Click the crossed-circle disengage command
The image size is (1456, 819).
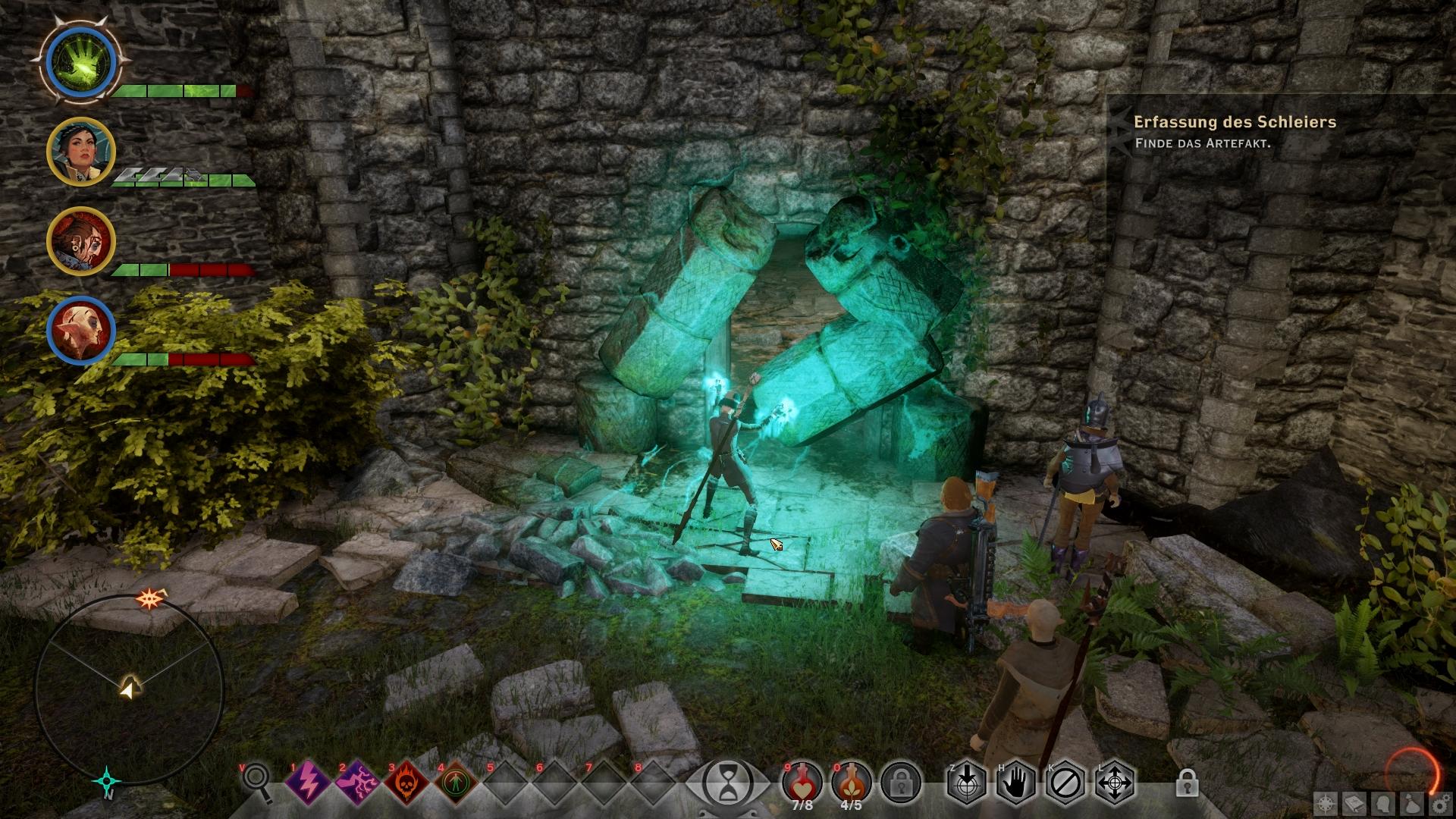pos(1065,781)
